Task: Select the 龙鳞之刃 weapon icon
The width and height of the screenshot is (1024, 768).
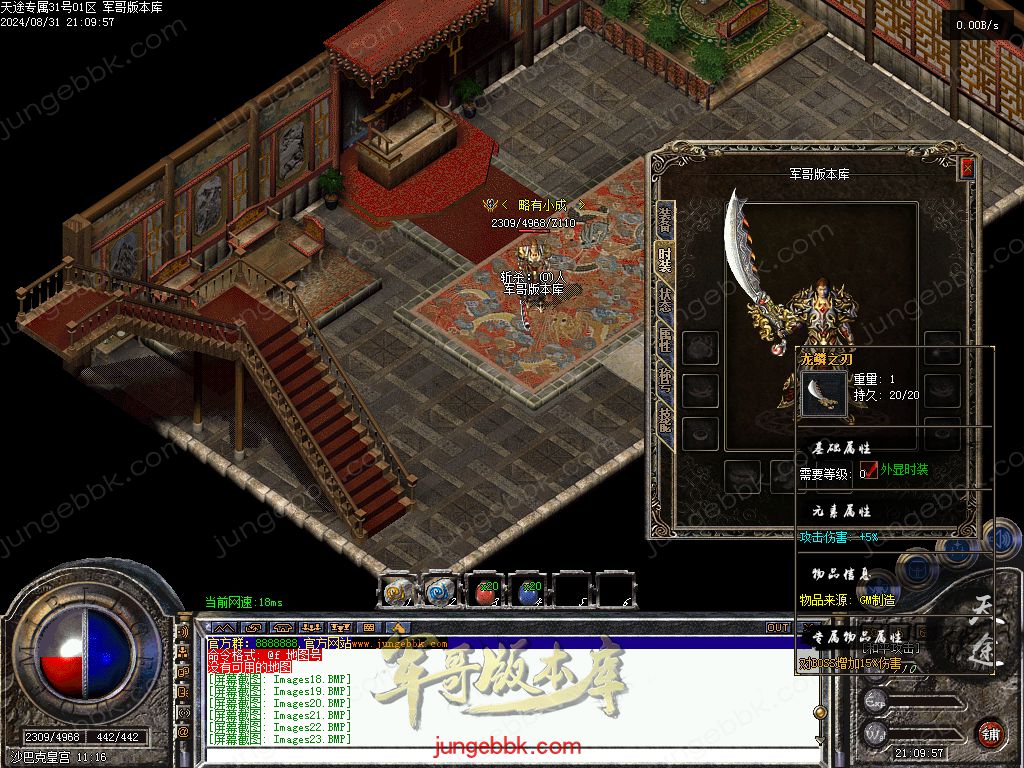Action: coord(825,393)
